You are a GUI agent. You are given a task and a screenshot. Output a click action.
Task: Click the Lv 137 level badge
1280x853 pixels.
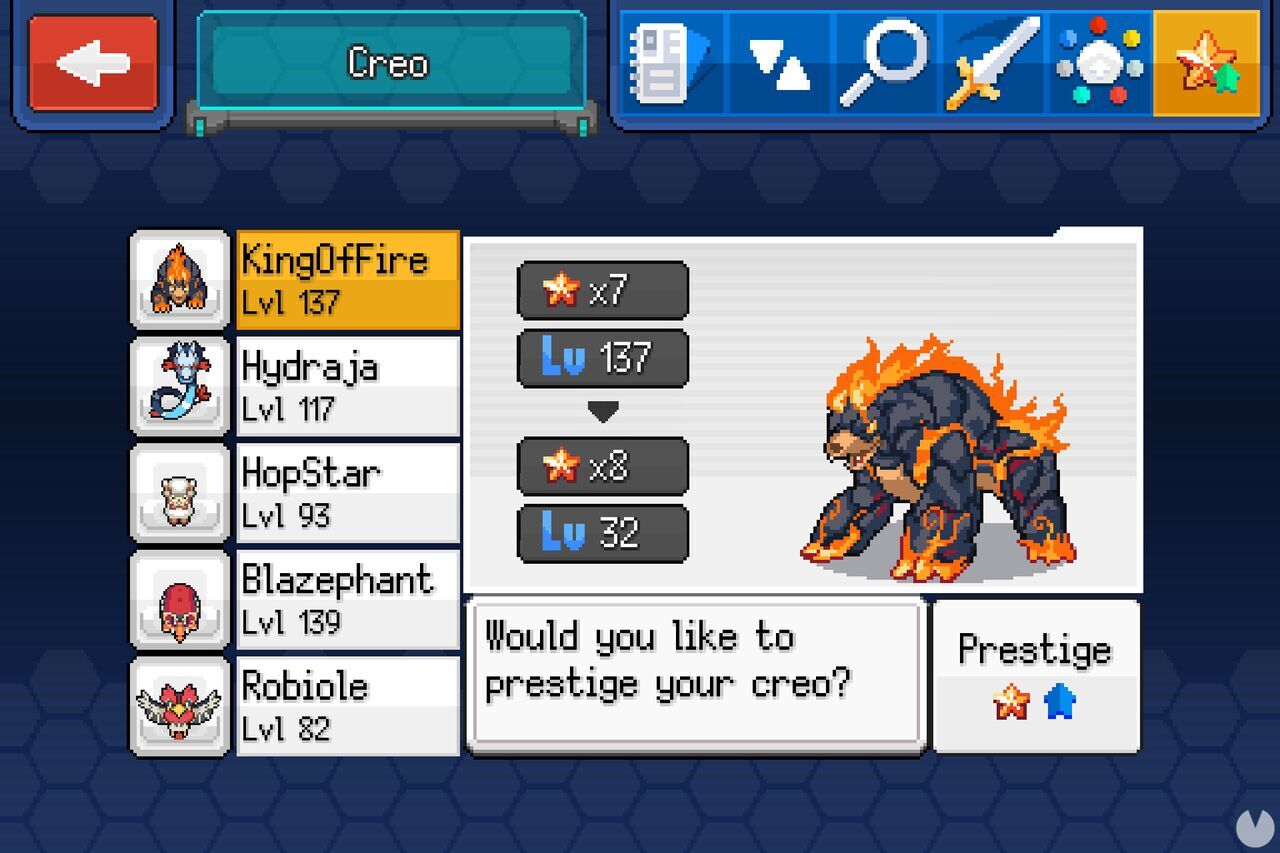[601, 357]
